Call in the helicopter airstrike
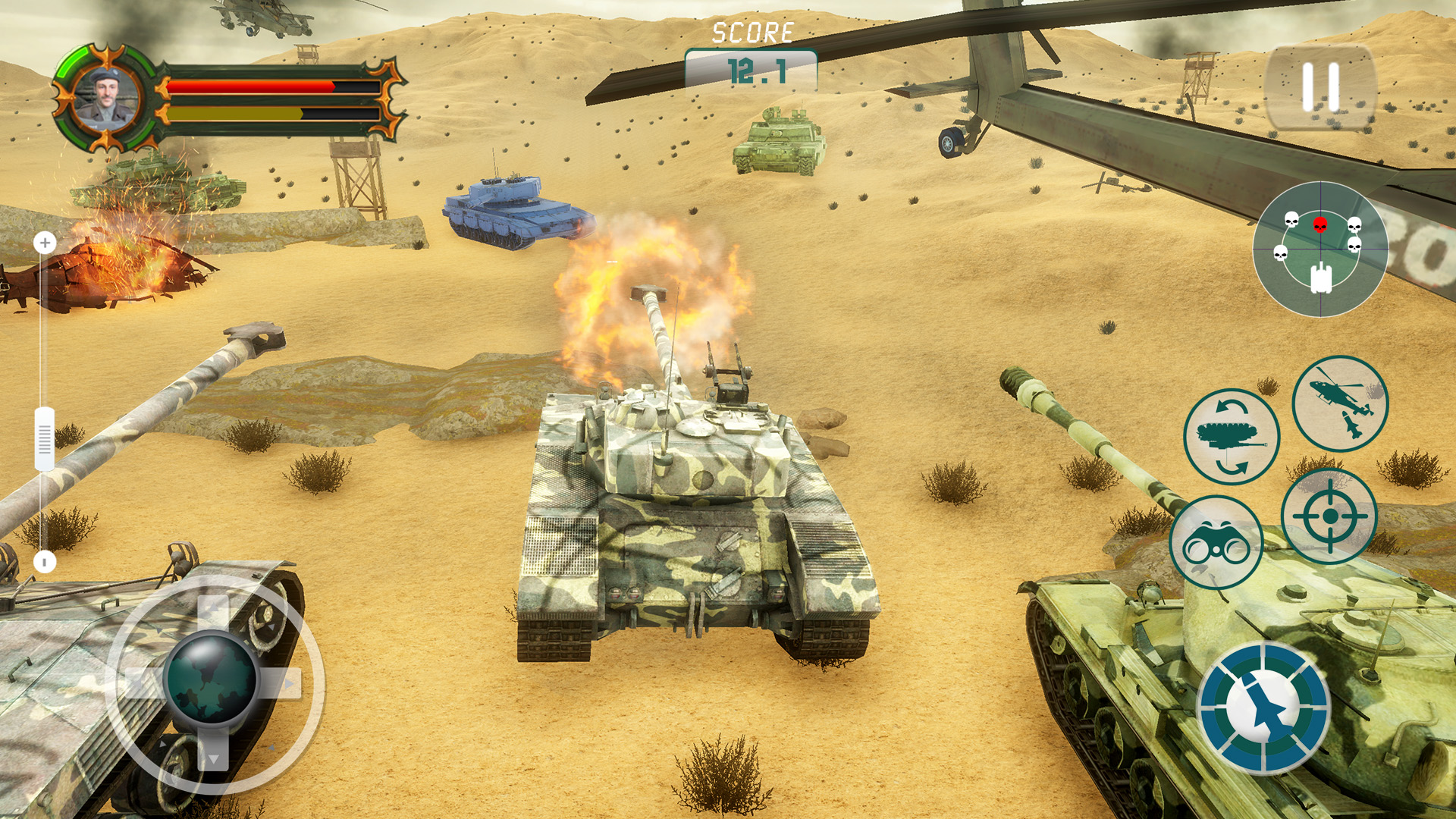Image resolution: width=1456 pixels, height=819 pixels. click(1340, 403)
